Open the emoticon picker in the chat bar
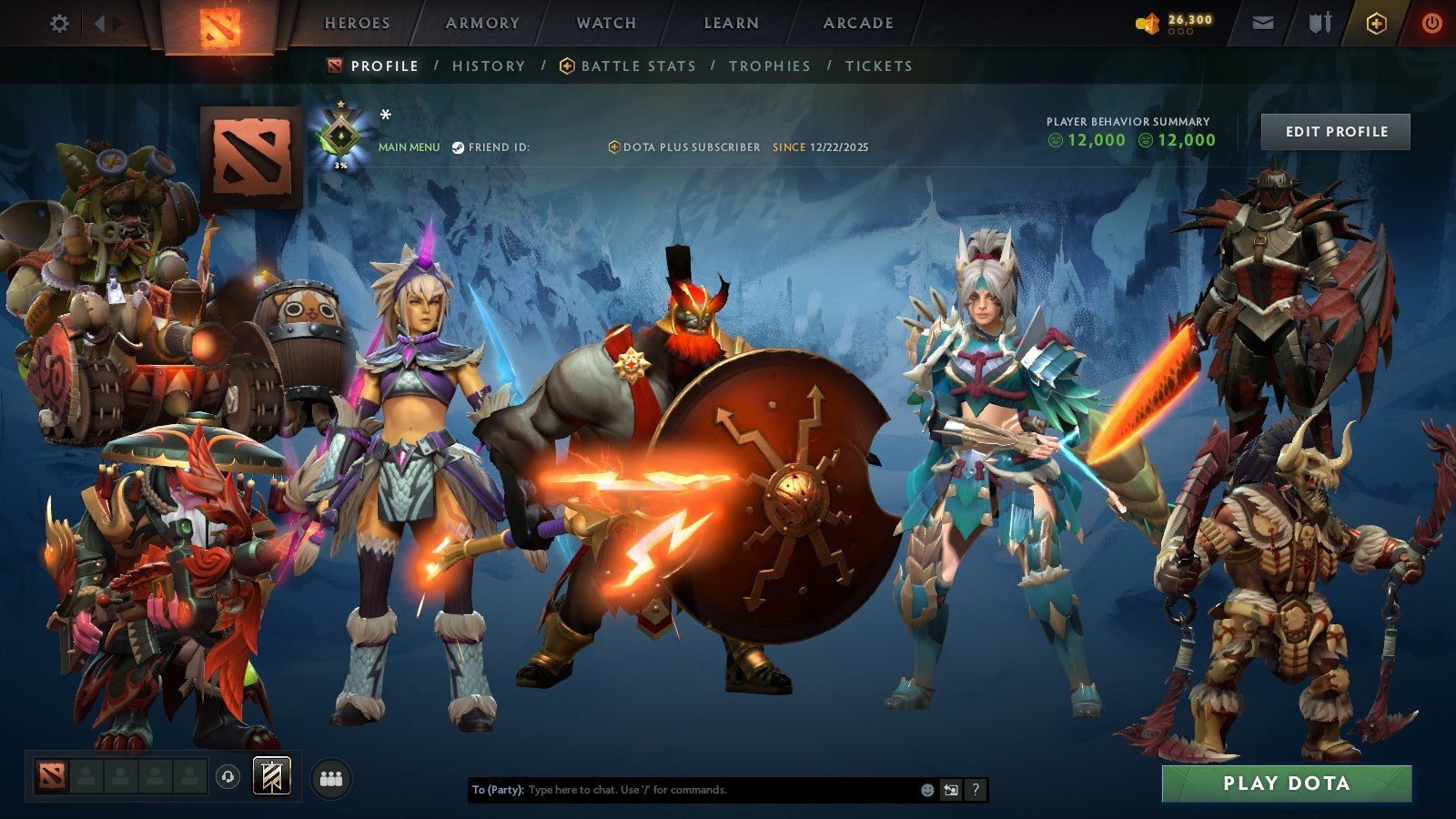This screenshot has height=819, width=1456. click(926, 789)
